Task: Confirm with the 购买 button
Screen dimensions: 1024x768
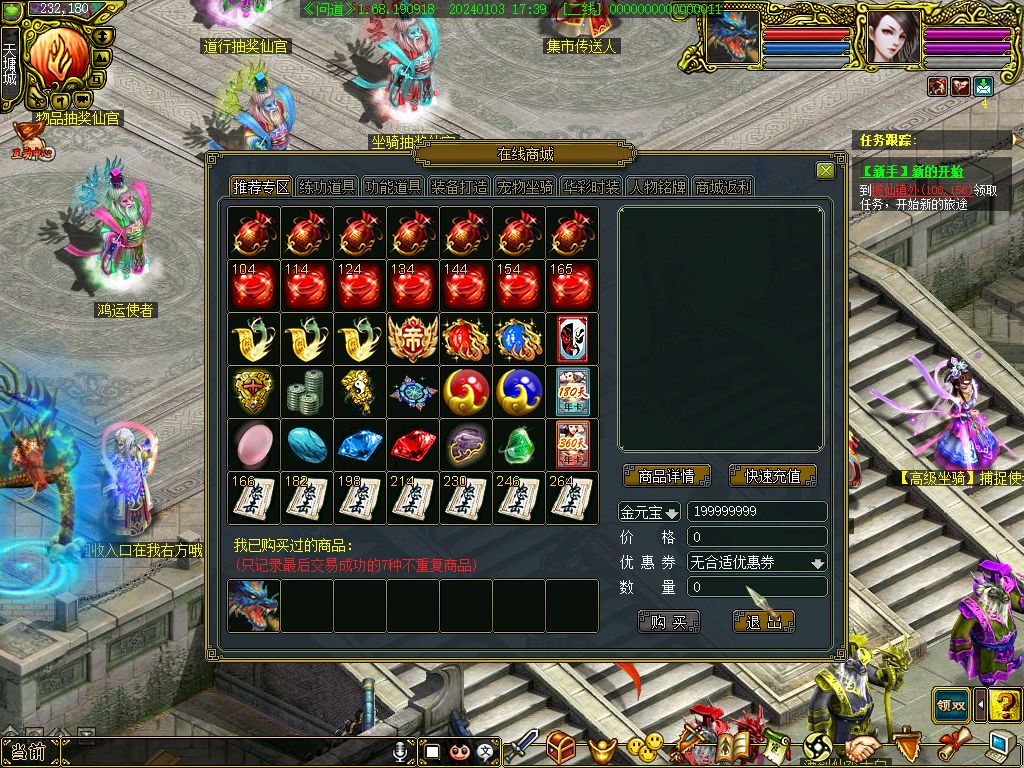Action: (x=669, y=622)
